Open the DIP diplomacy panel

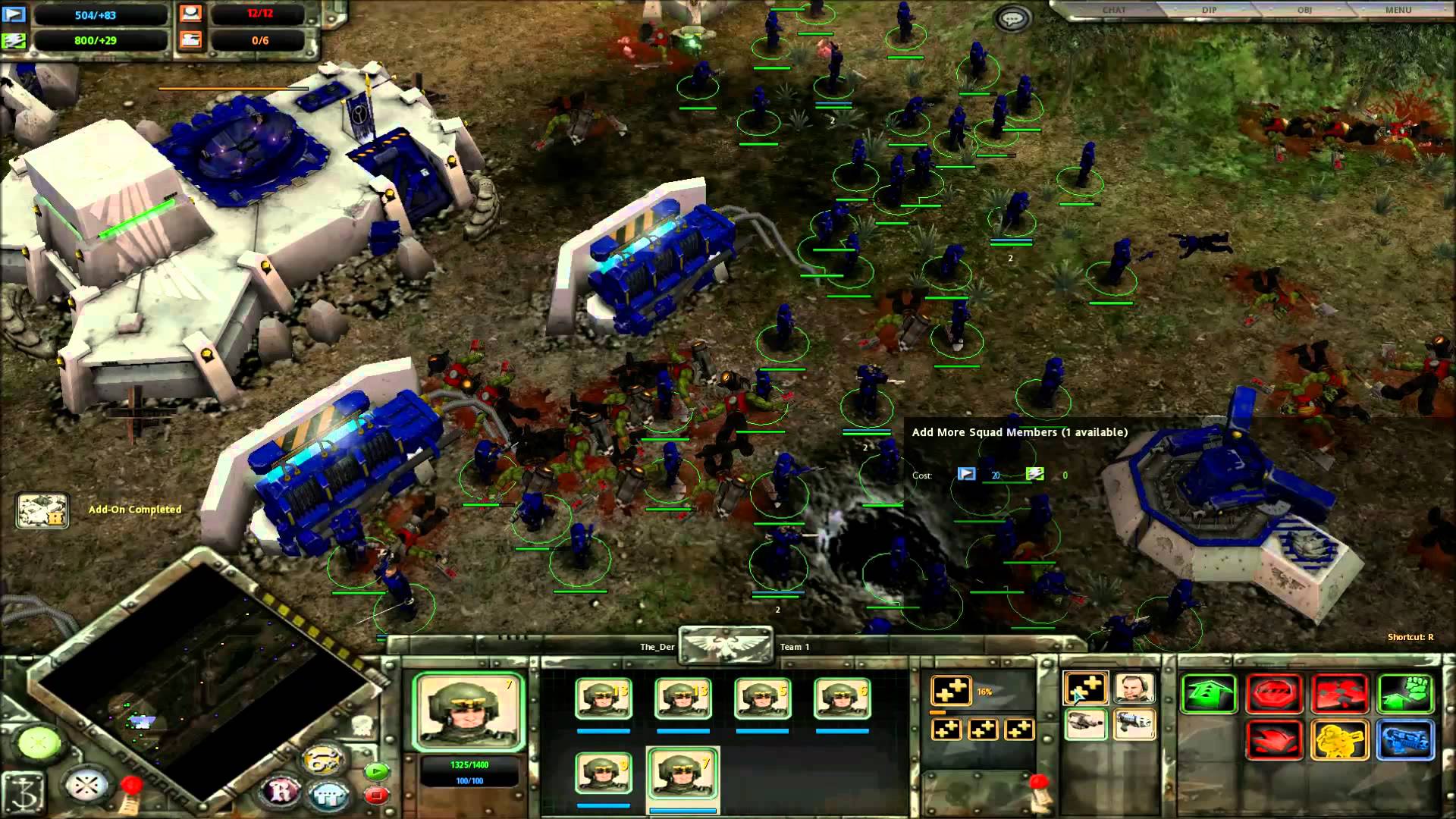pyautogui.click(x=1209, y=10)
